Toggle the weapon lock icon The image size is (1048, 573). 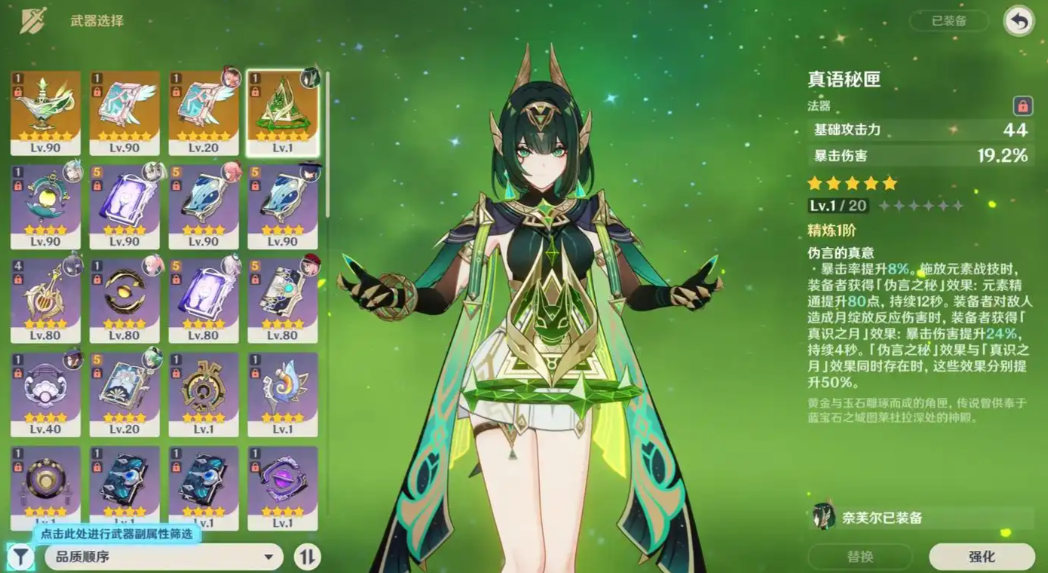1022,106
